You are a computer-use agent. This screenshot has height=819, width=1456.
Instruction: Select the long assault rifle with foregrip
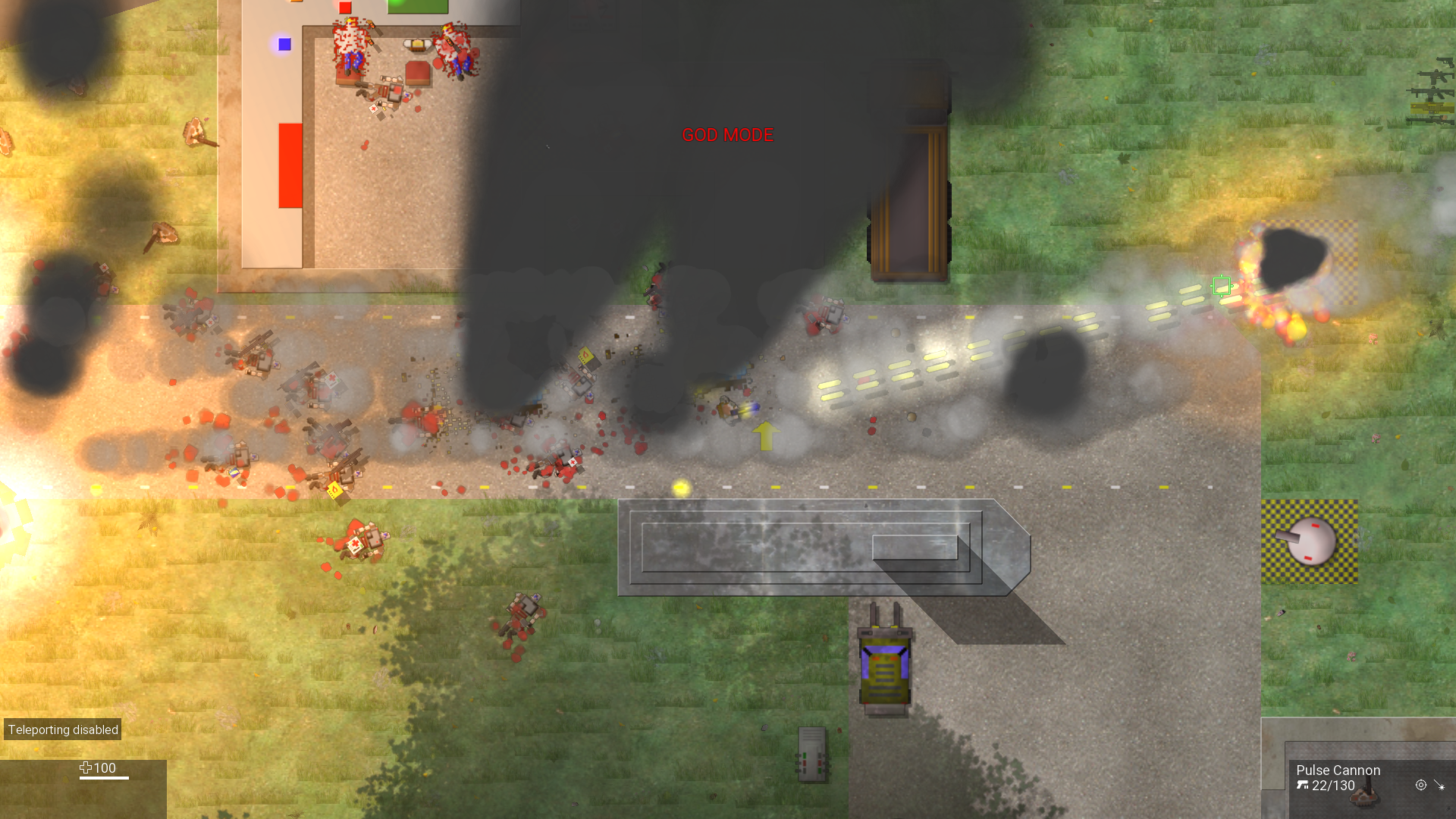tap(1432, 93)
